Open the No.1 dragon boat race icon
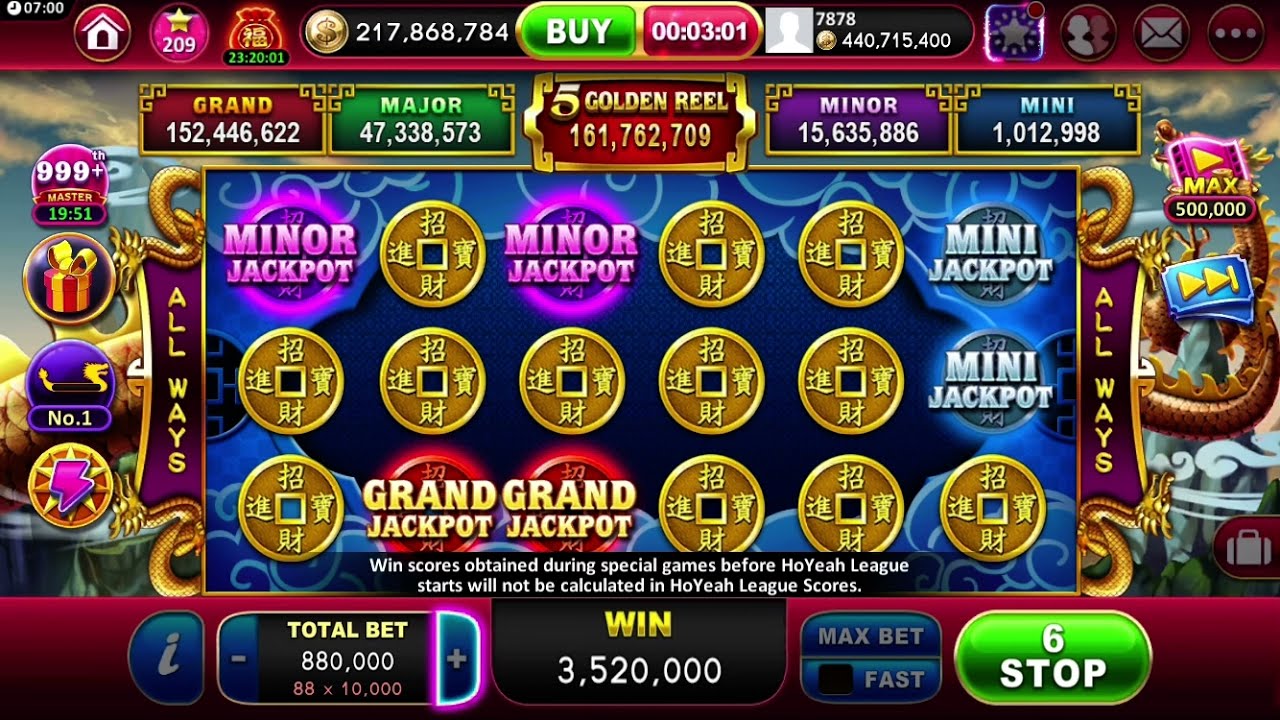1280x720 pixels. (x=68, y=380)
